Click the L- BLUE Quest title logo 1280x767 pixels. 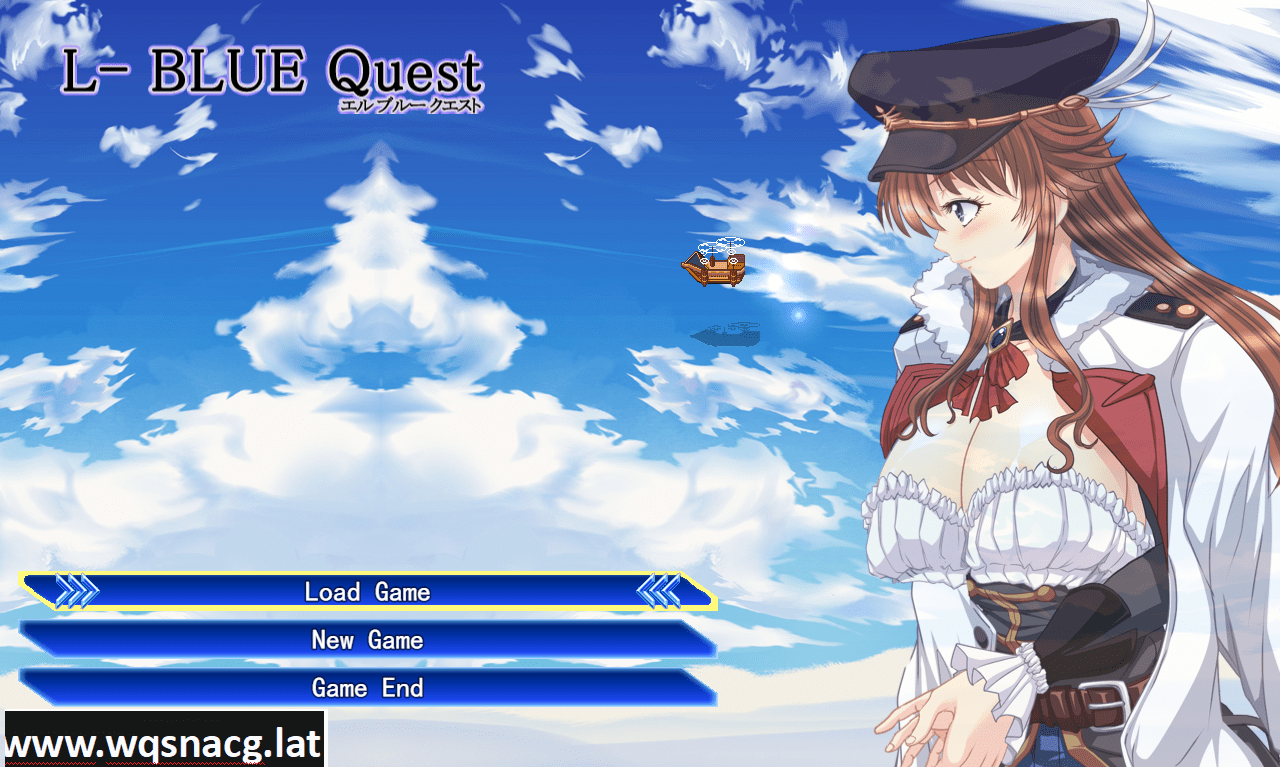[x=272, y=70]
